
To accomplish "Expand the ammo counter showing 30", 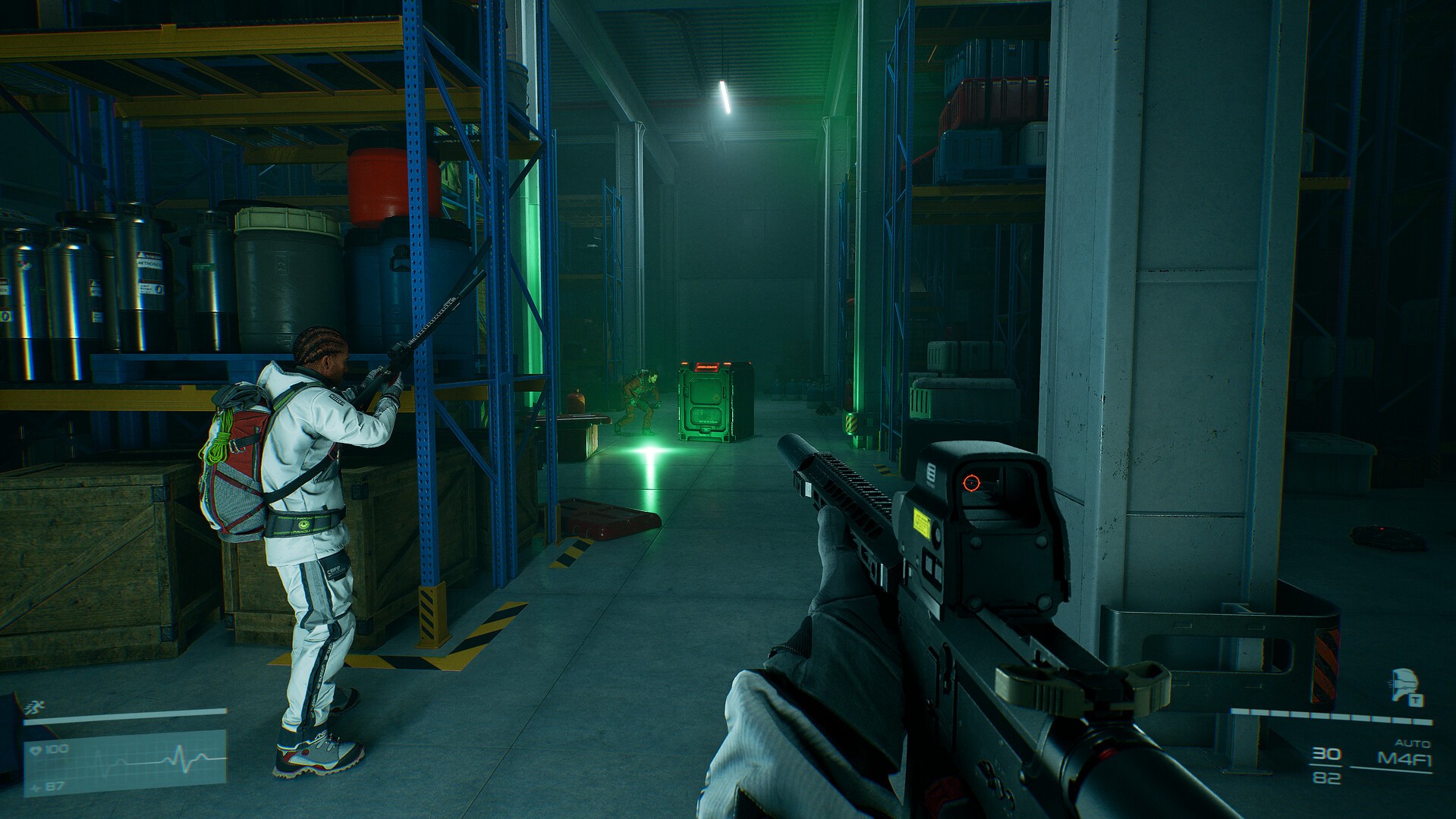I will pos(1326,753).
